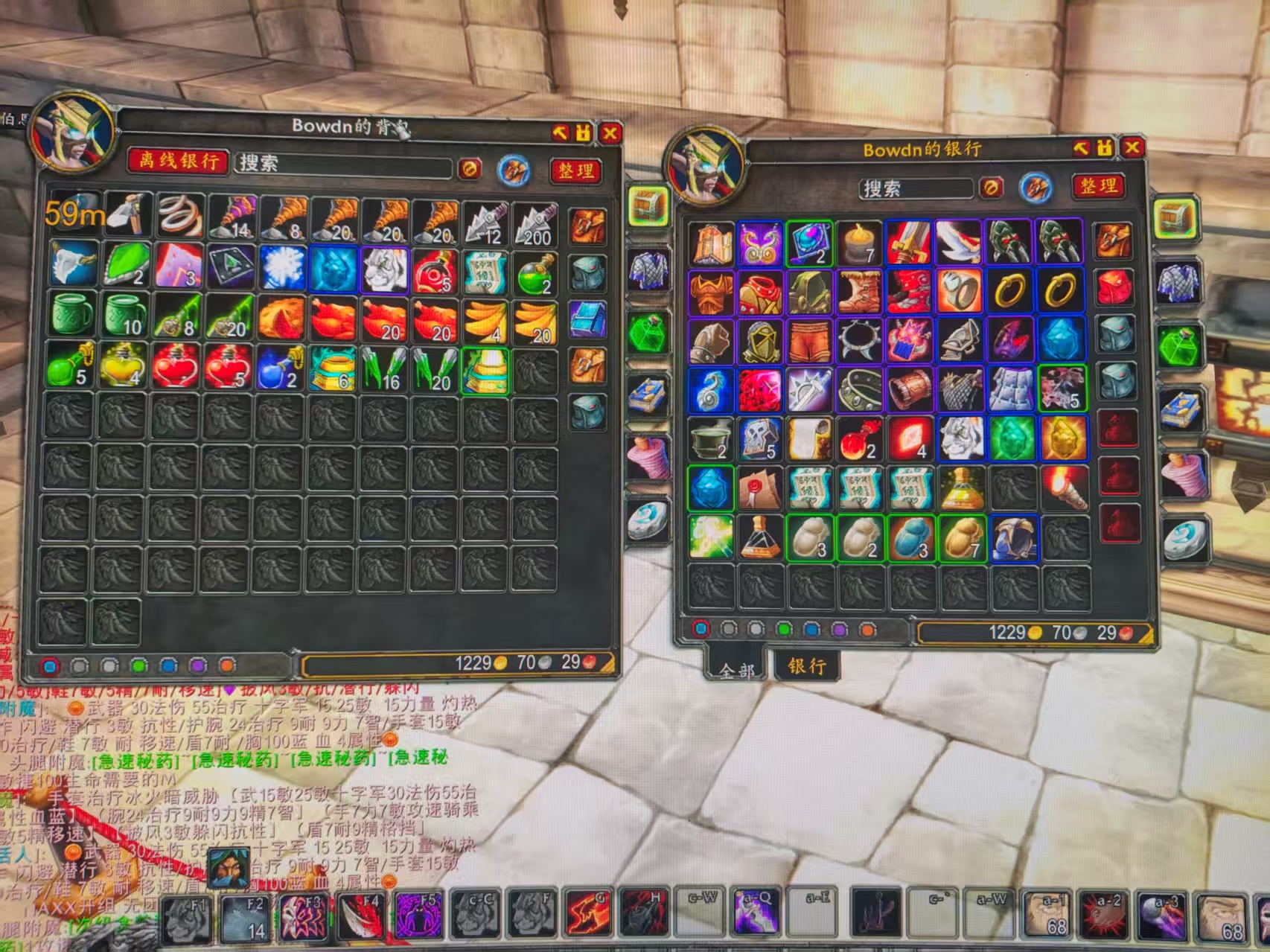Screen dimensions: 1270x952
Task: Switch to the 银行 tab
Action: pos(807,665)
